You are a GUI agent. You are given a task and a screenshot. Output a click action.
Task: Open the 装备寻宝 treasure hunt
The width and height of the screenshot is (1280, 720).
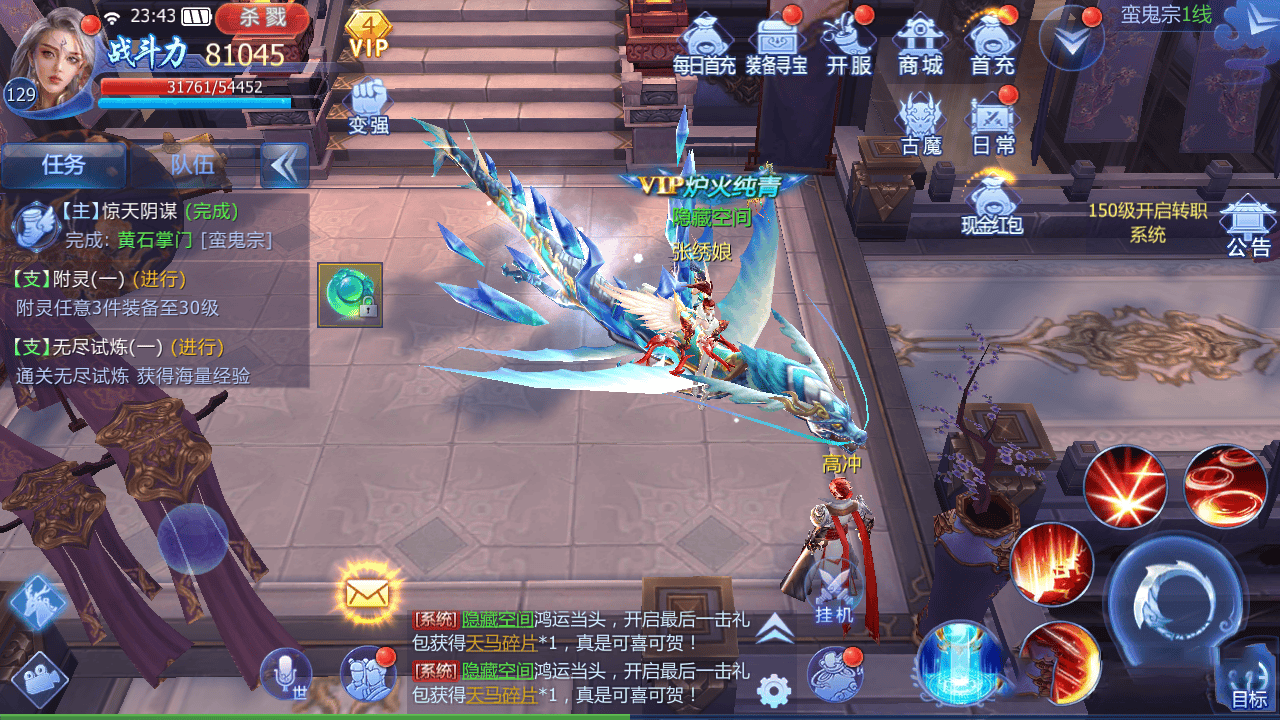click(776, 44)
